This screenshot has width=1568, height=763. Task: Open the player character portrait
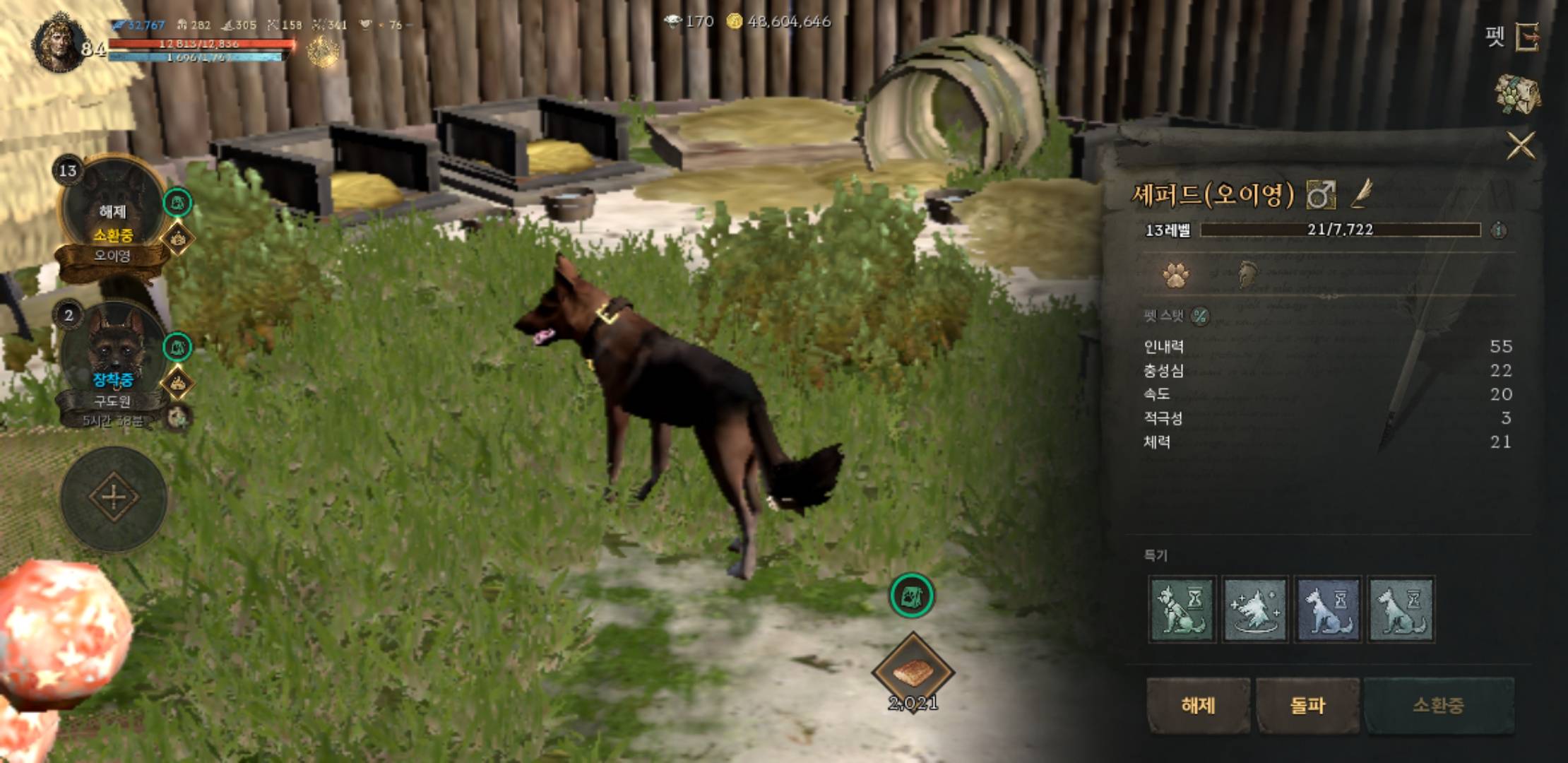tap(59, 44)
